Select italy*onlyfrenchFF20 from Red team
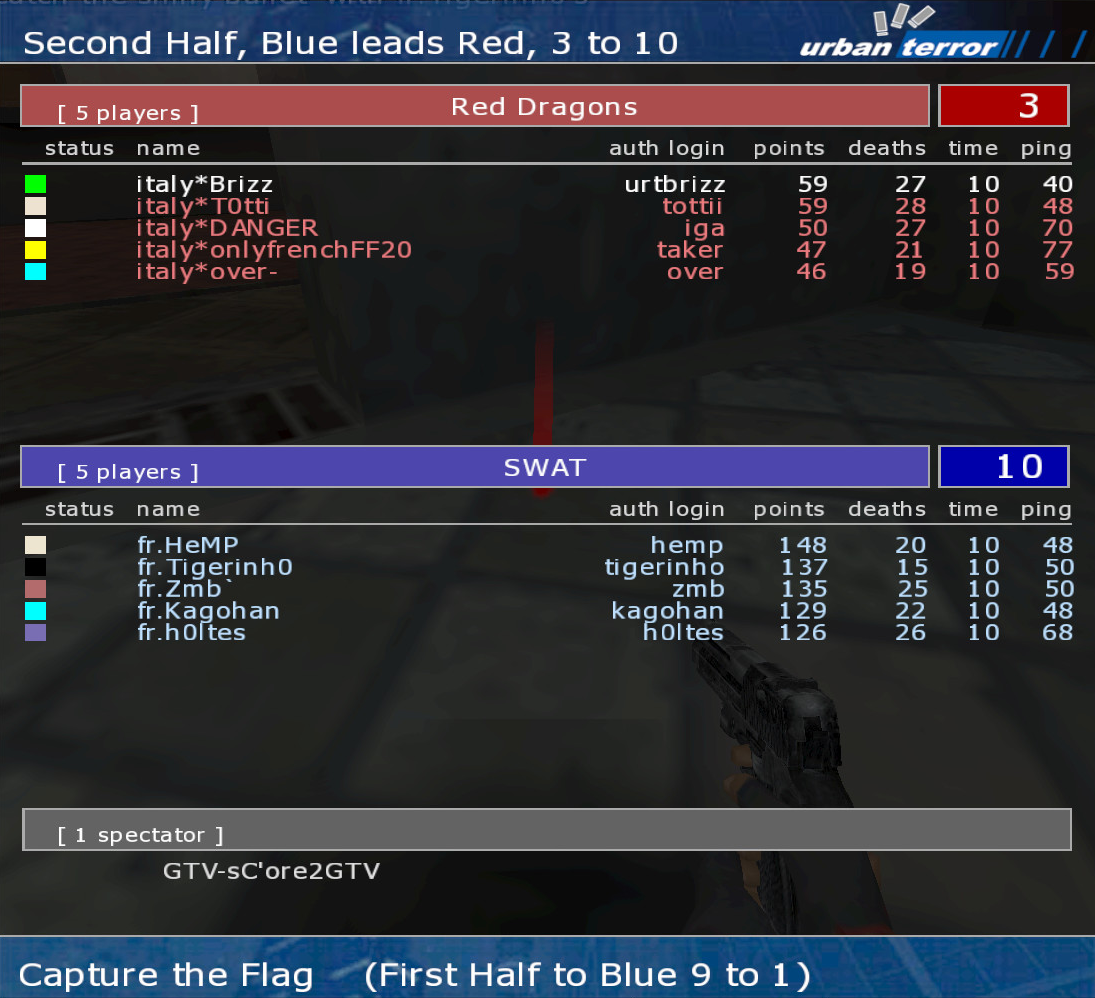Image resolution: width=1095 pixels, height=998 pixels. (274, 250)
